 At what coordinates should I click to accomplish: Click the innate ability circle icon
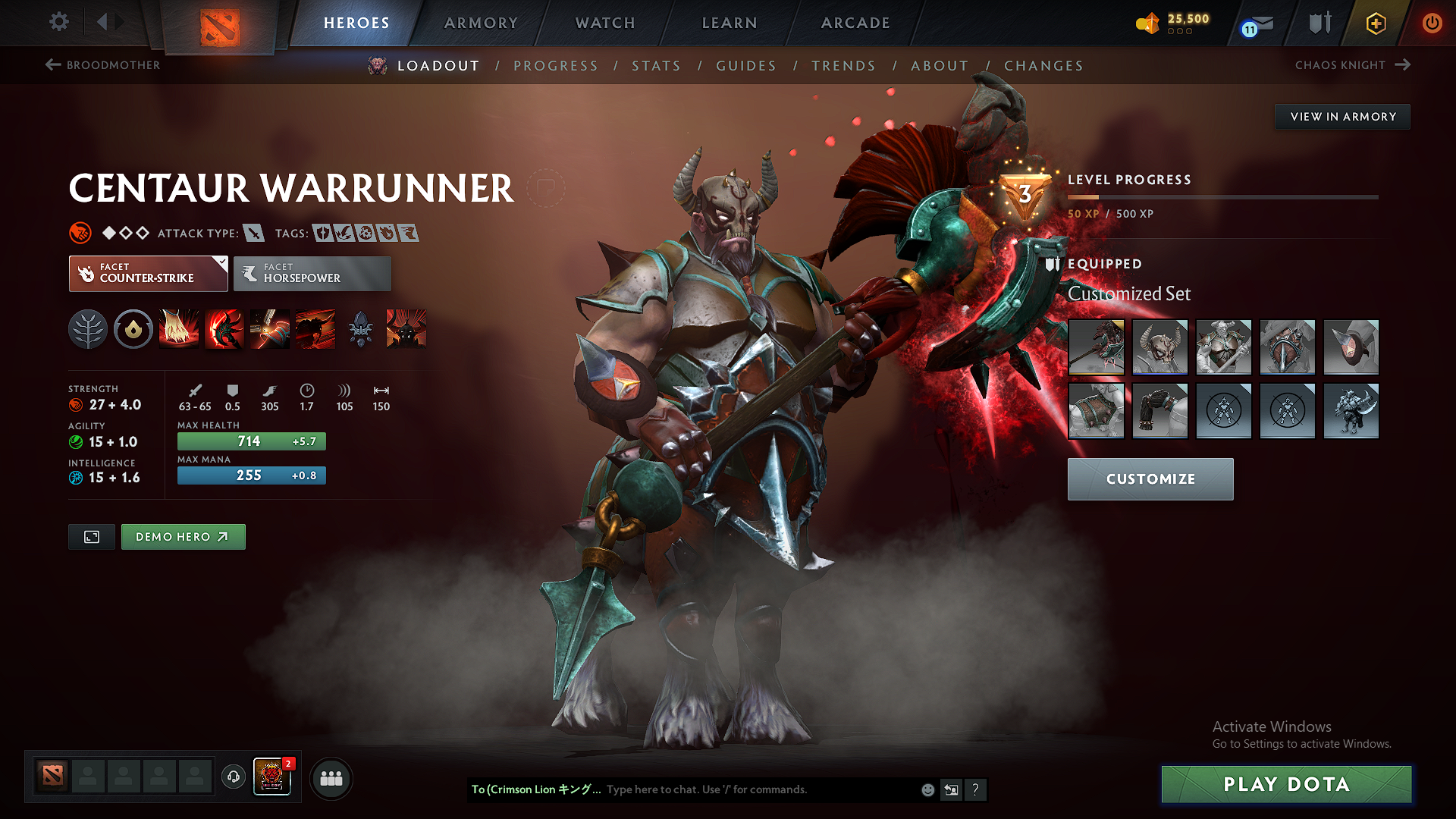click(x=133, y=329)
